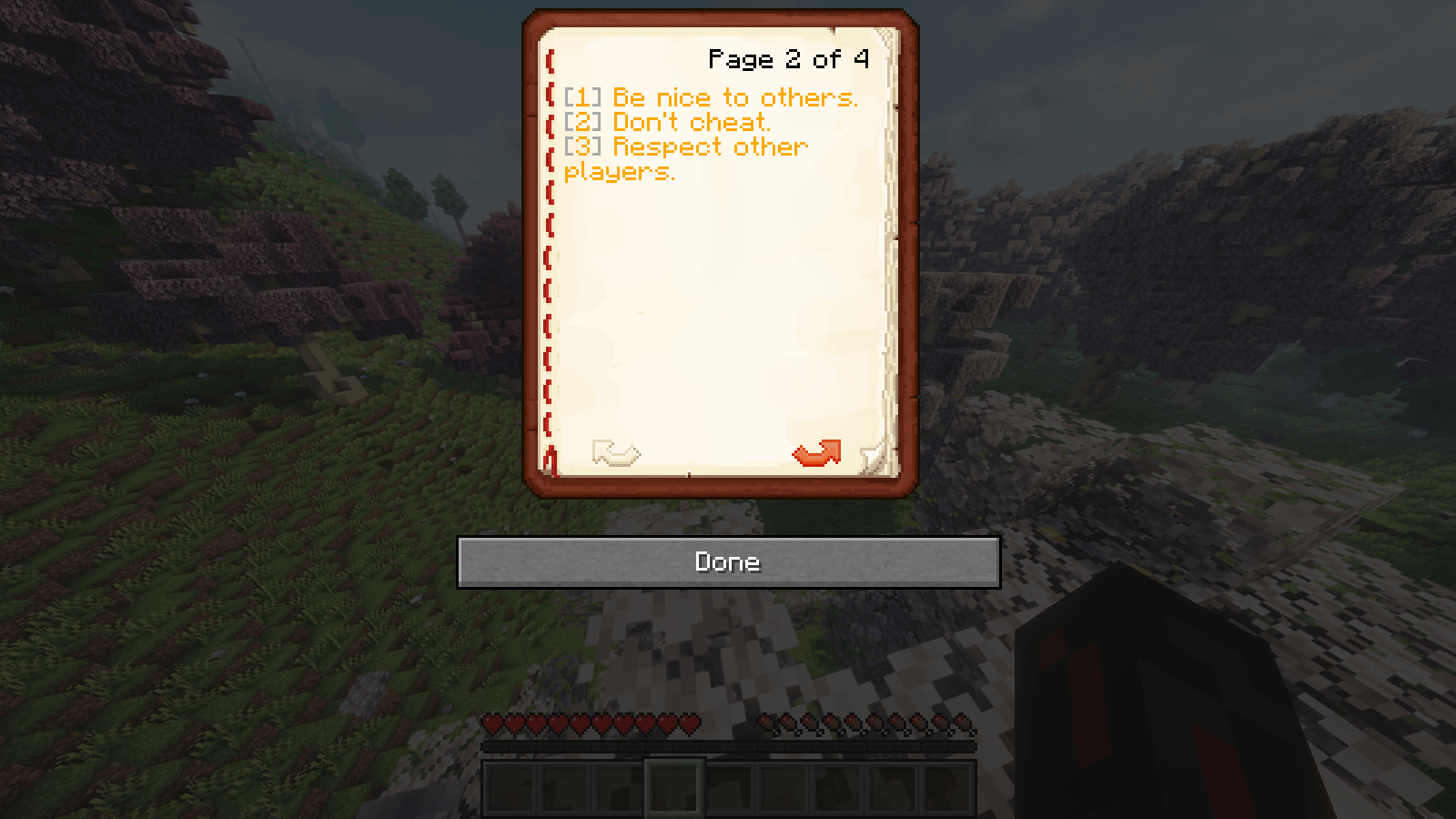Click the leftmost heart icon
This screenshot has width=1456, height=819.
click(x=493, y=723)
